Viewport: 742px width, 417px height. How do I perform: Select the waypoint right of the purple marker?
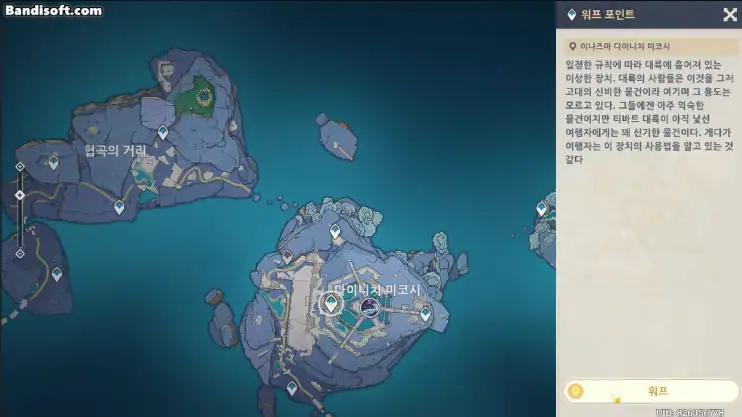426,313
